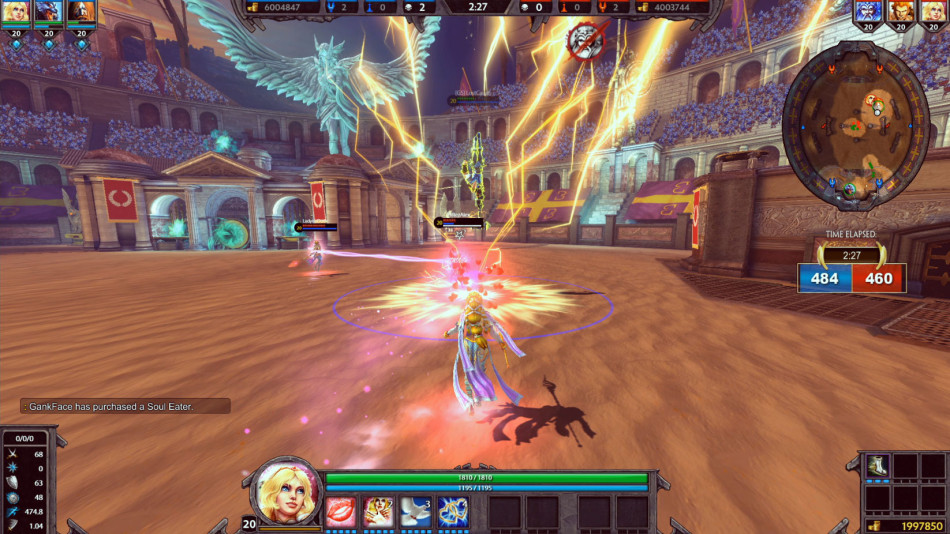Viewport: 950px width, 534px height.
Task: Cast the white doves ability
Action: pos(416,512)
